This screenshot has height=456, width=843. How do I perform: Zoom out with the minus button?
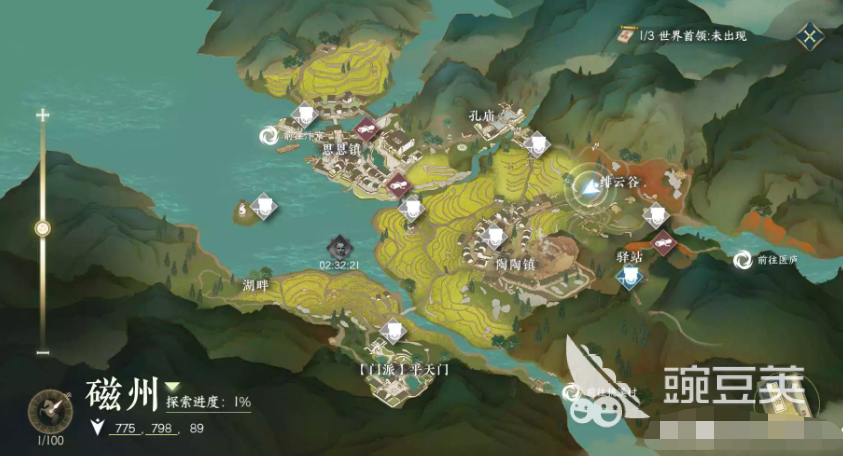point(42,352)
